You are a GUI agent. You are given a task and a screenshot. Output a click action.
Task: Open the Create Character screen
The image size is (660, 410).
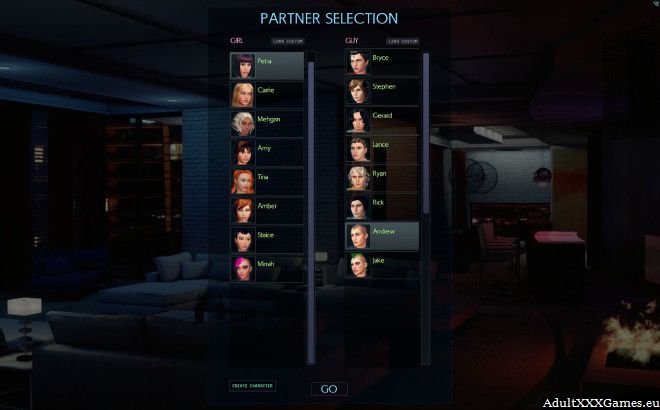[x=253, y=385]
